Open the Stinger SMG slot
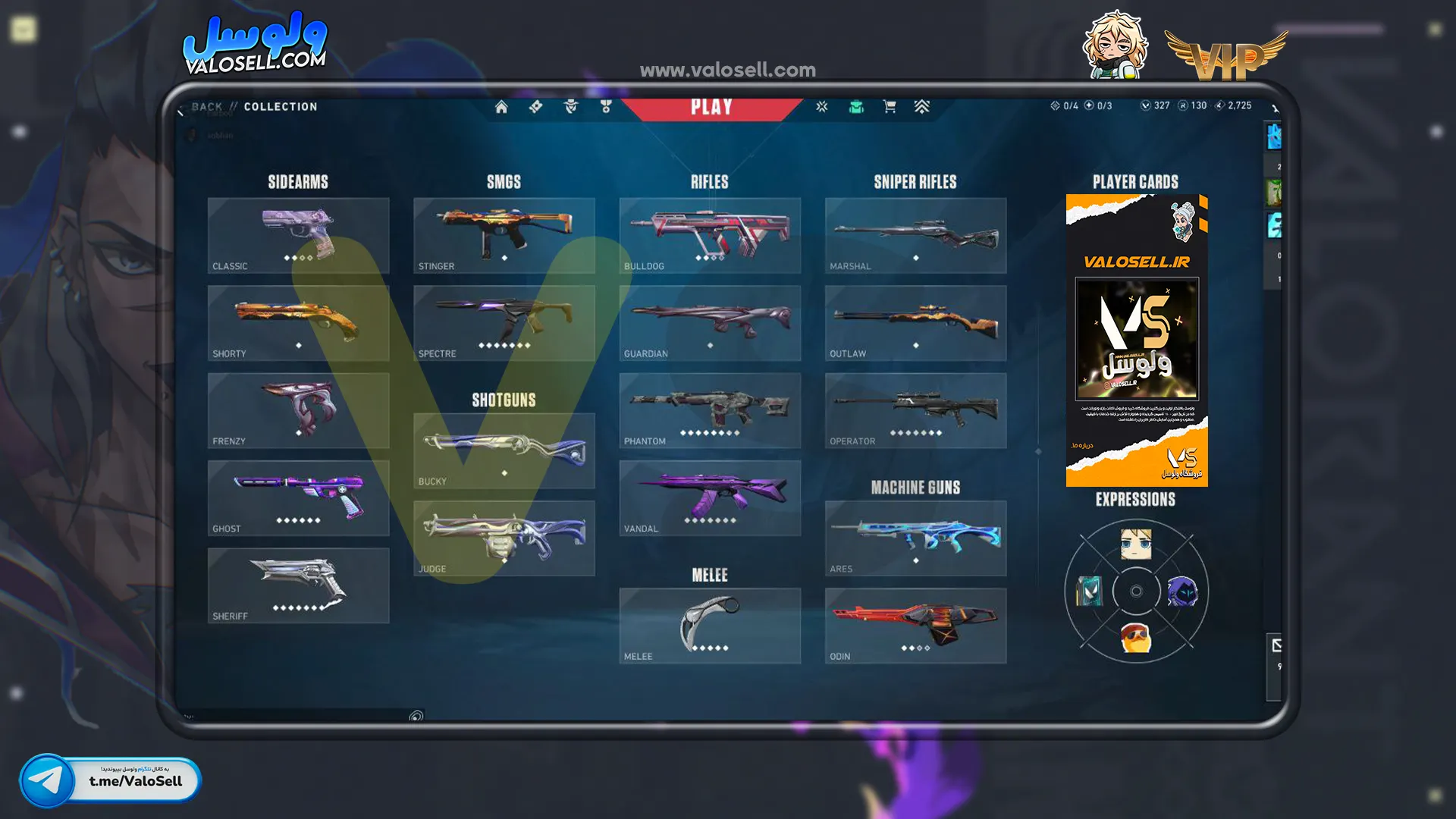Viewport: 1456px width, 819px height. coord(504,235)
